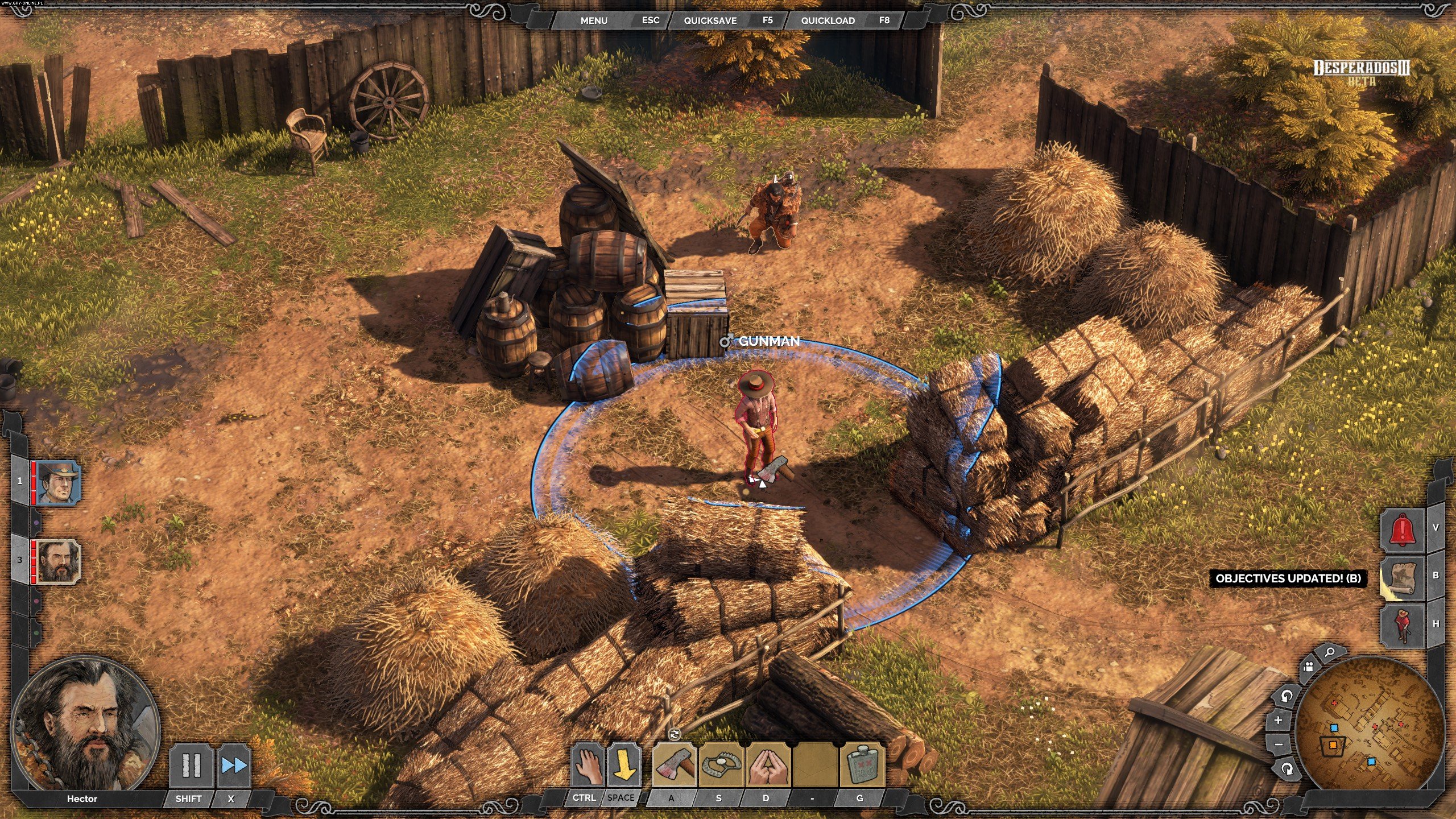The image size is (1456, 819).
Task: Open objectives via the wanted poster icon
Action: pyautogui.click(x=1403, y=577)
